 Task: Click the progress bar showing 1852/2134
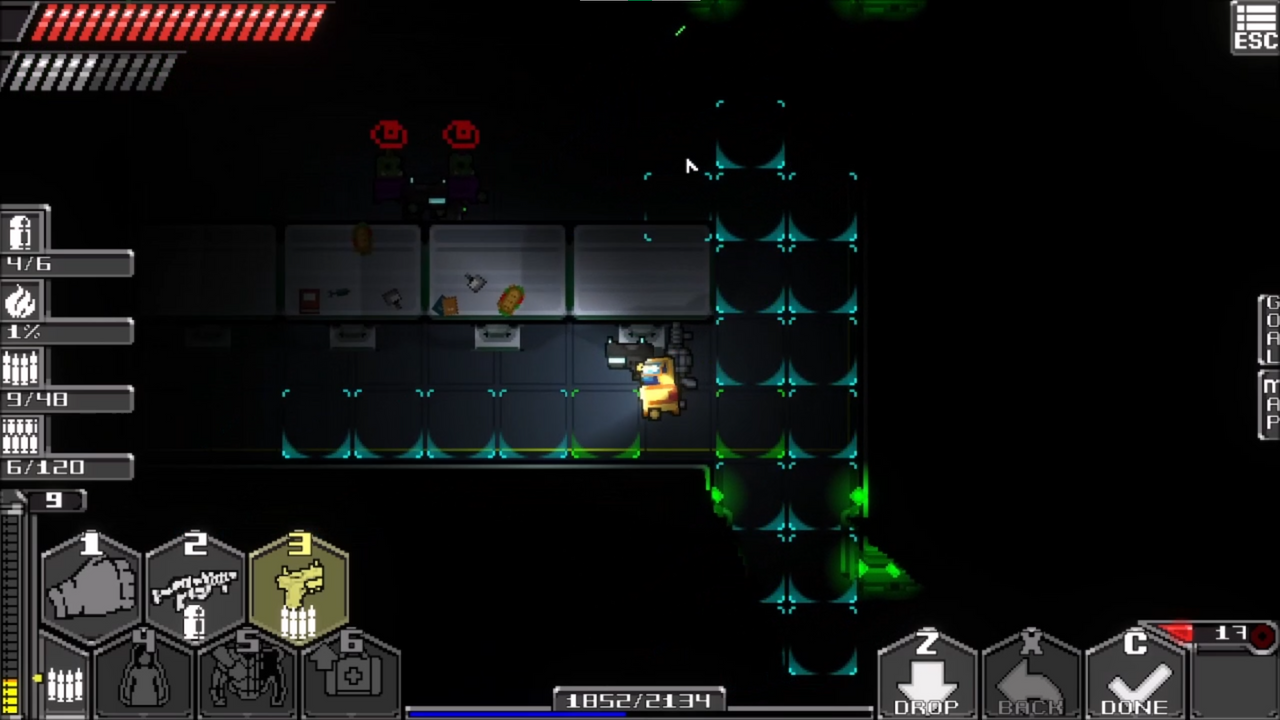click(640, 700)
